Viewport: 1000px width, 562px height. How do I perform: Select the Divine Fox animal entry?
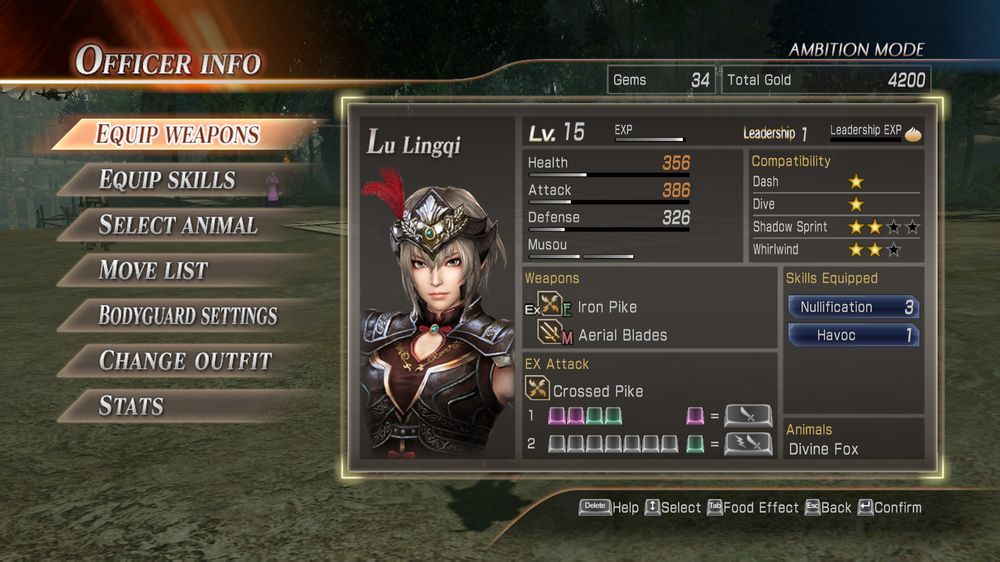pos(823,449)
